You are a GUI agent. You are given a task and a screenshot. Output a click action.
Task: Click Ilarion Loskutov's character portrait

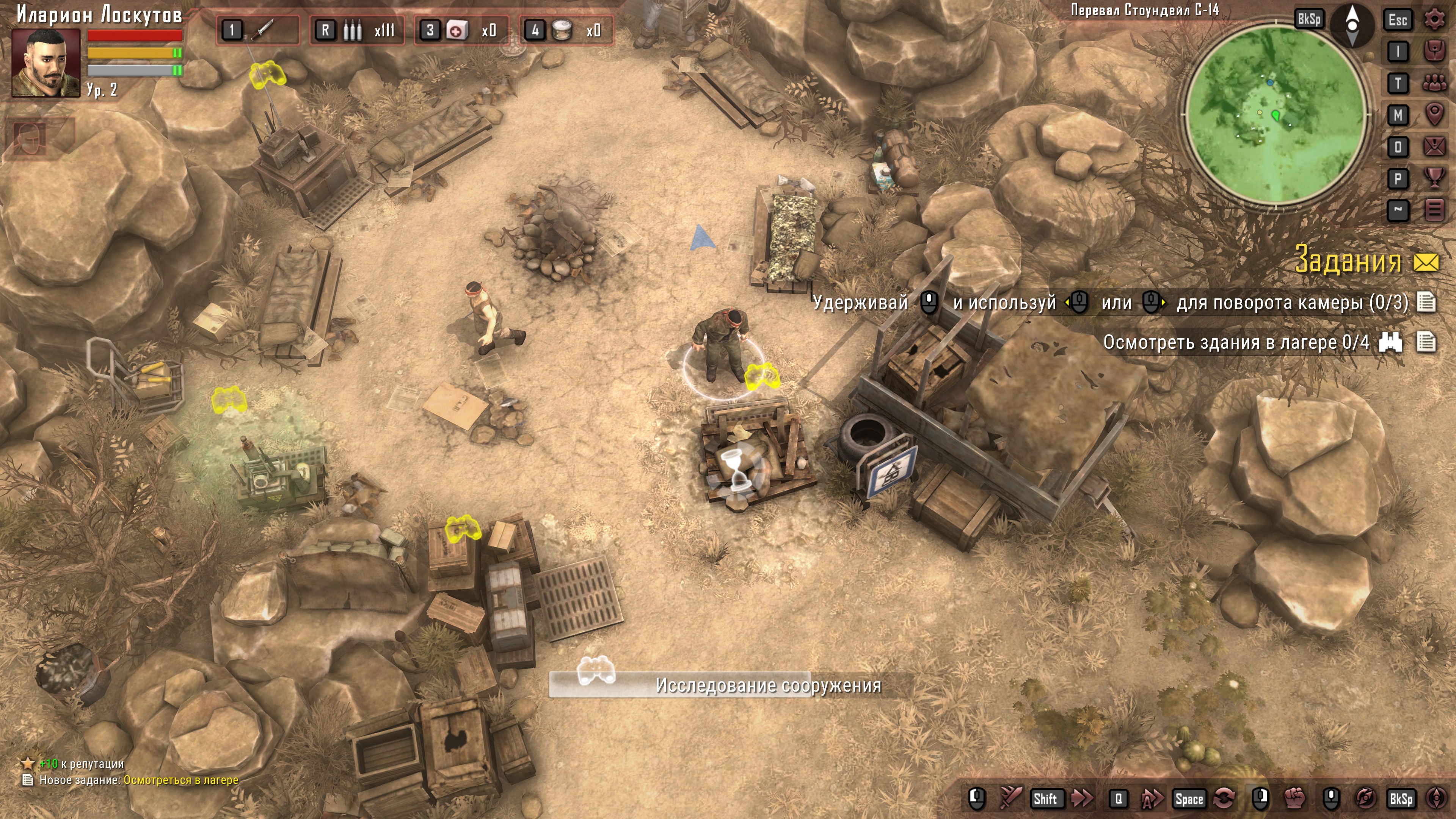[x=46, y=63]
